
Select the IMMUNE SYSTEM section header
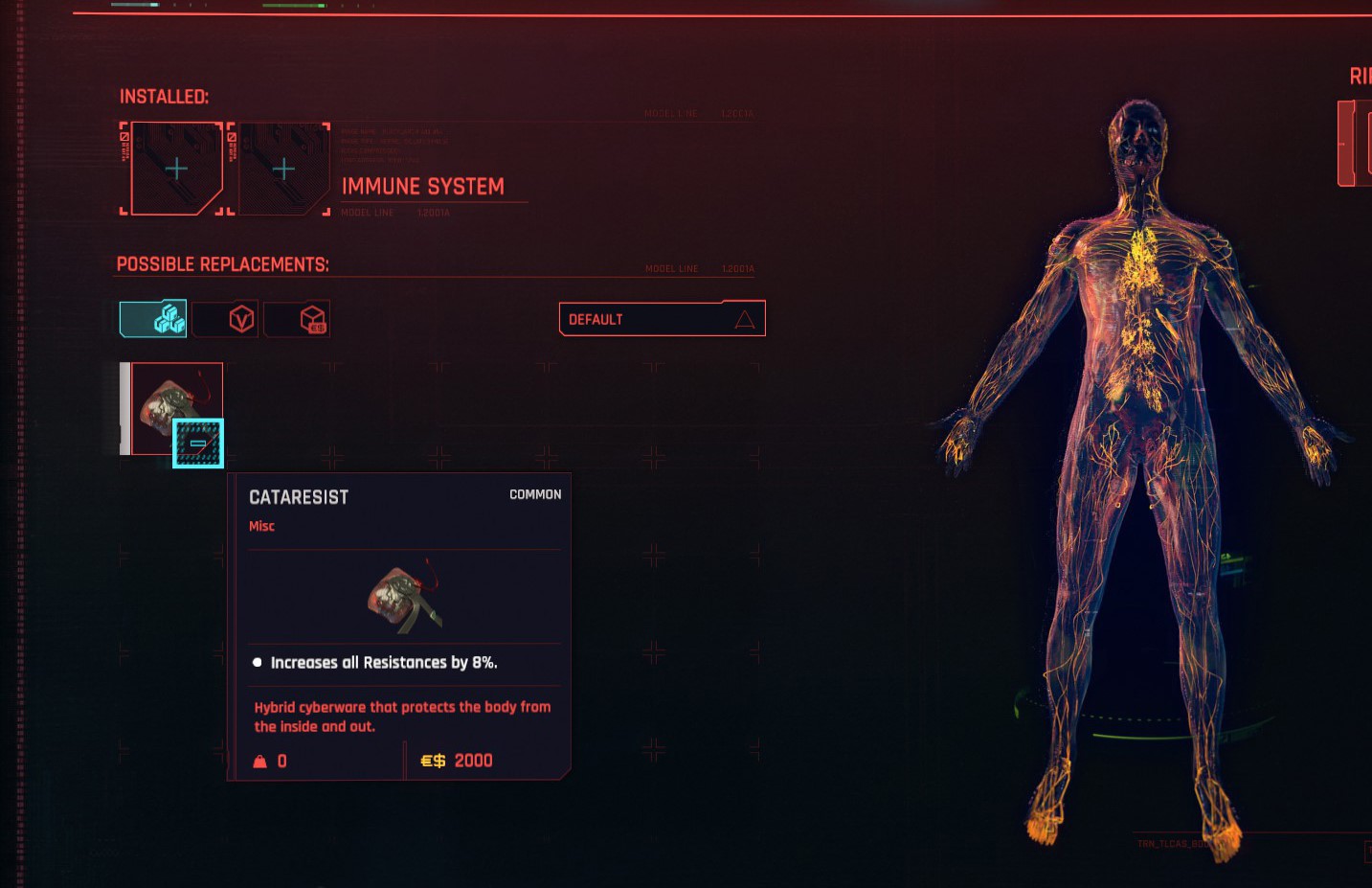point(424,186)
